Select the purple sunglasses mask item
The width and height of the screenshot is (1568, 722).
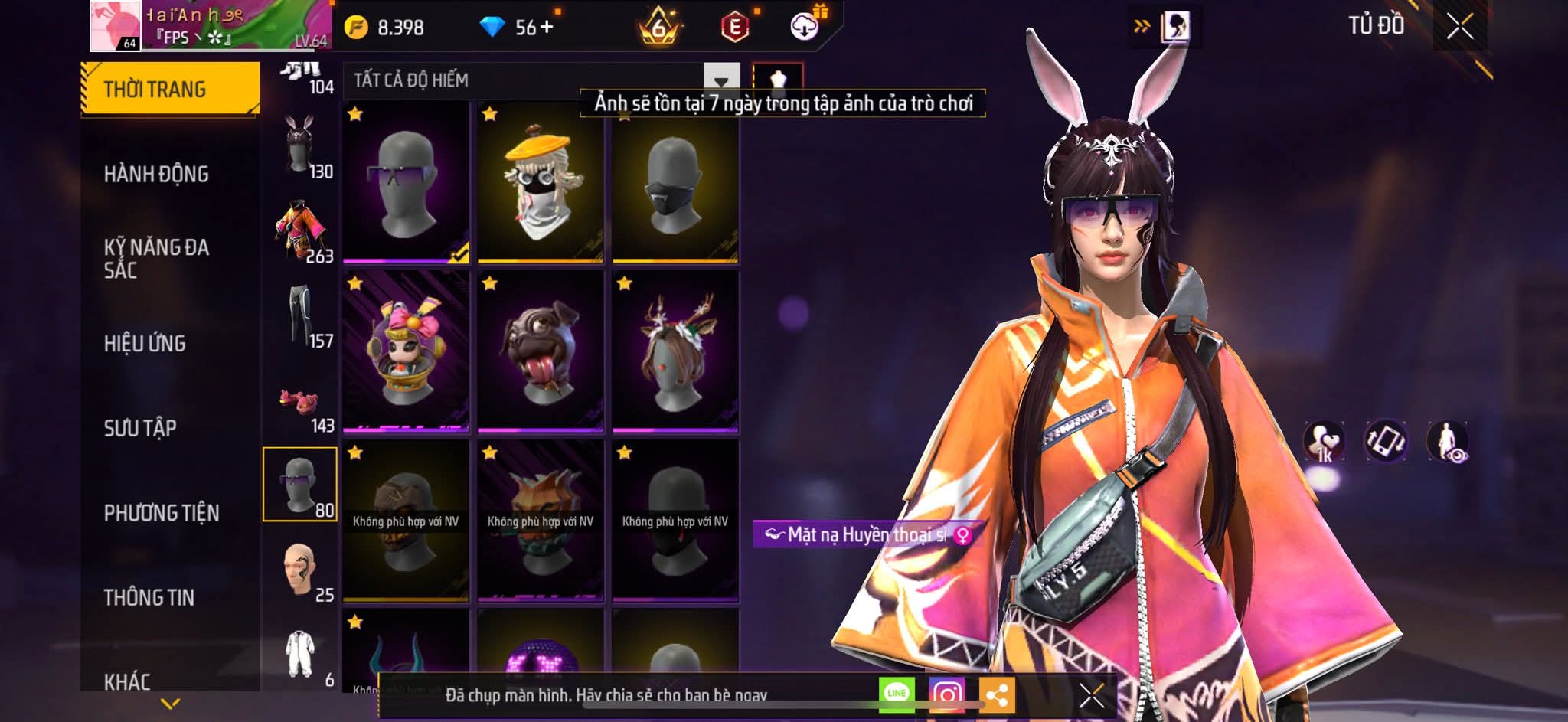pyautogui.click(x=406, y=182)
